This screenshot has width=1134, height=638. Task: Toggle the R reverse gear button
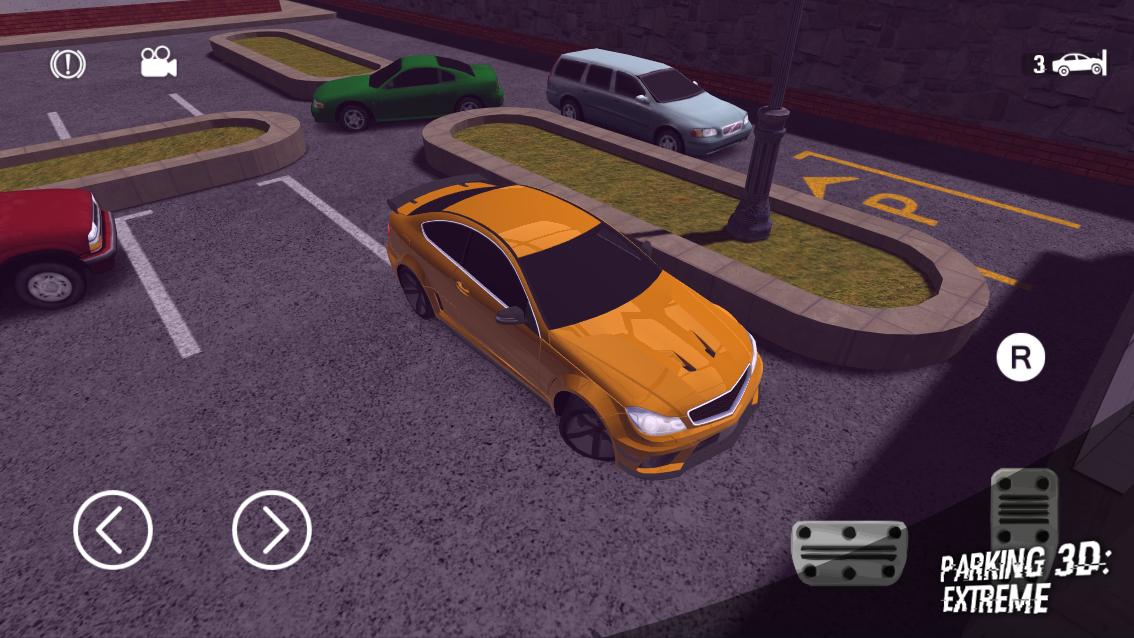pos(1020,358)
